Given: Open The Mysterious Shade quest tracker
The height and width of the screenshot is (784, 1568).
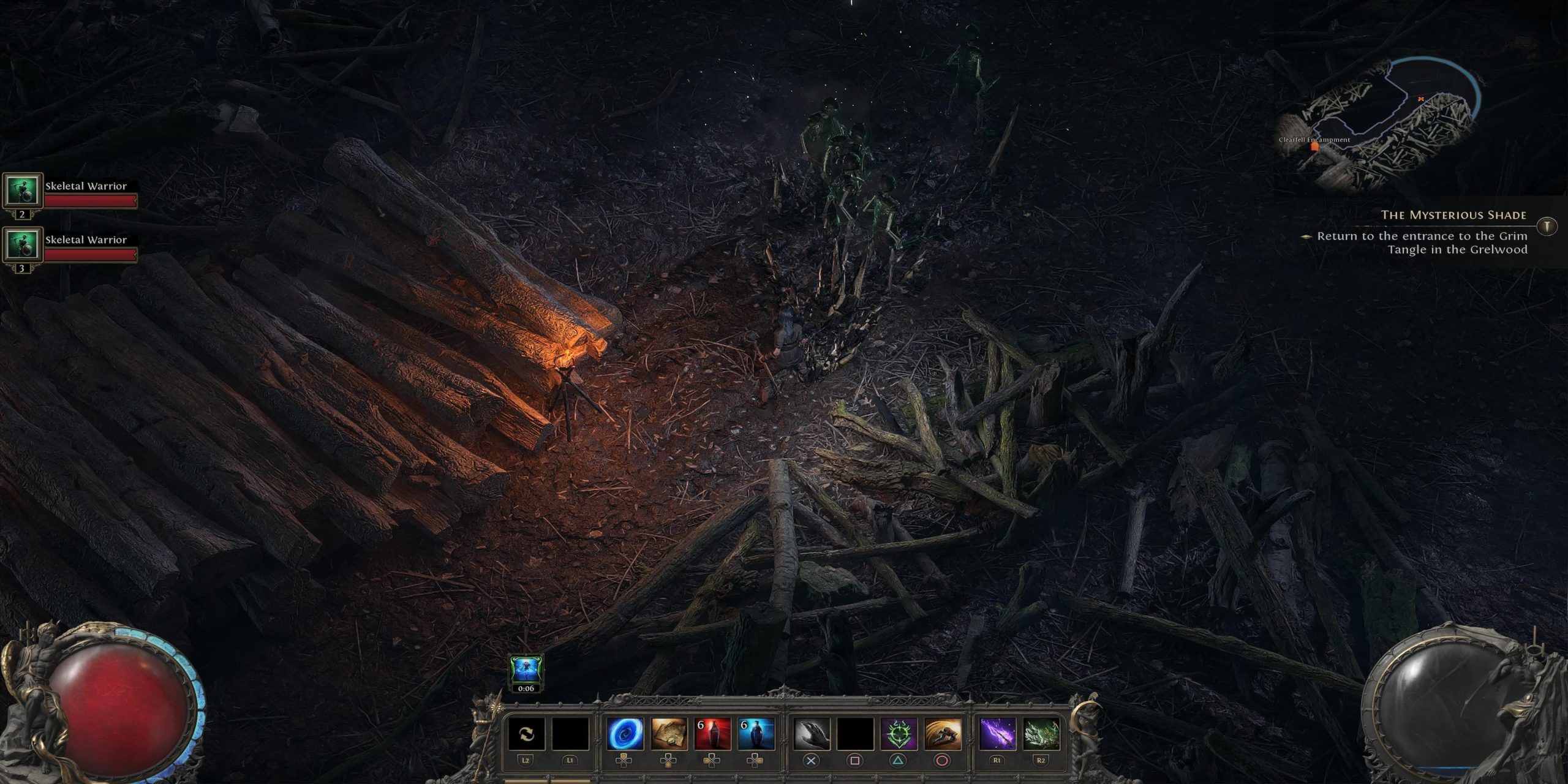Looking at the screenshot, I should (x=1453, y=215).
